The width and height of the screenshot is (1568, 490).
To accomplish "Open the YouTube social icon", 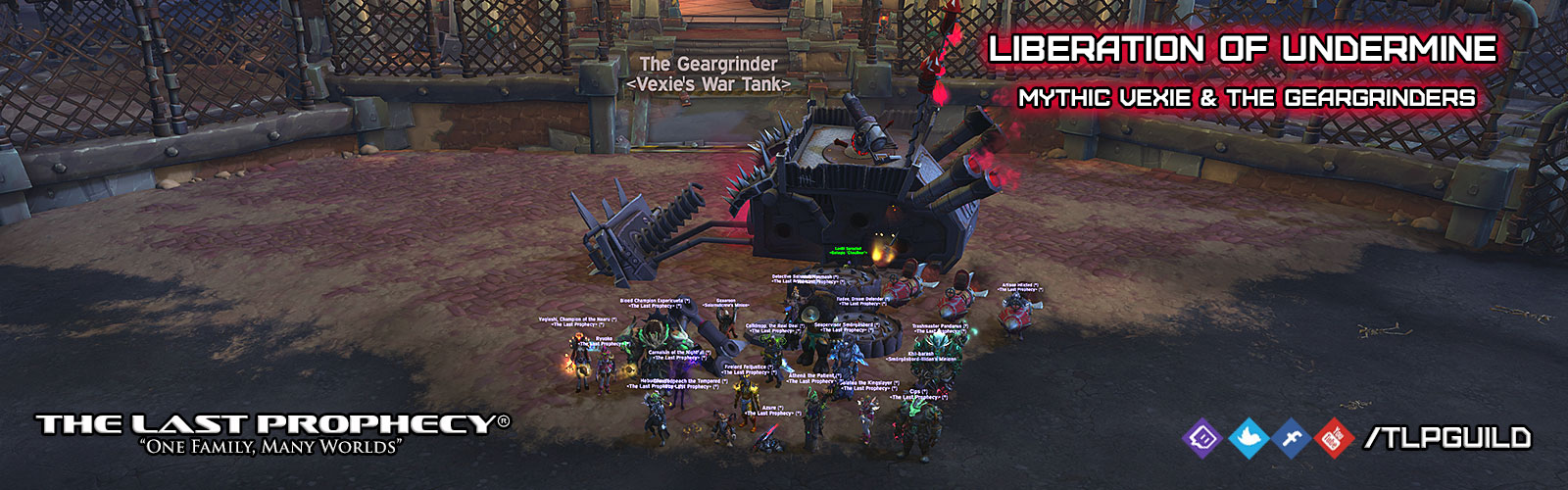I will pos(1334,437).
